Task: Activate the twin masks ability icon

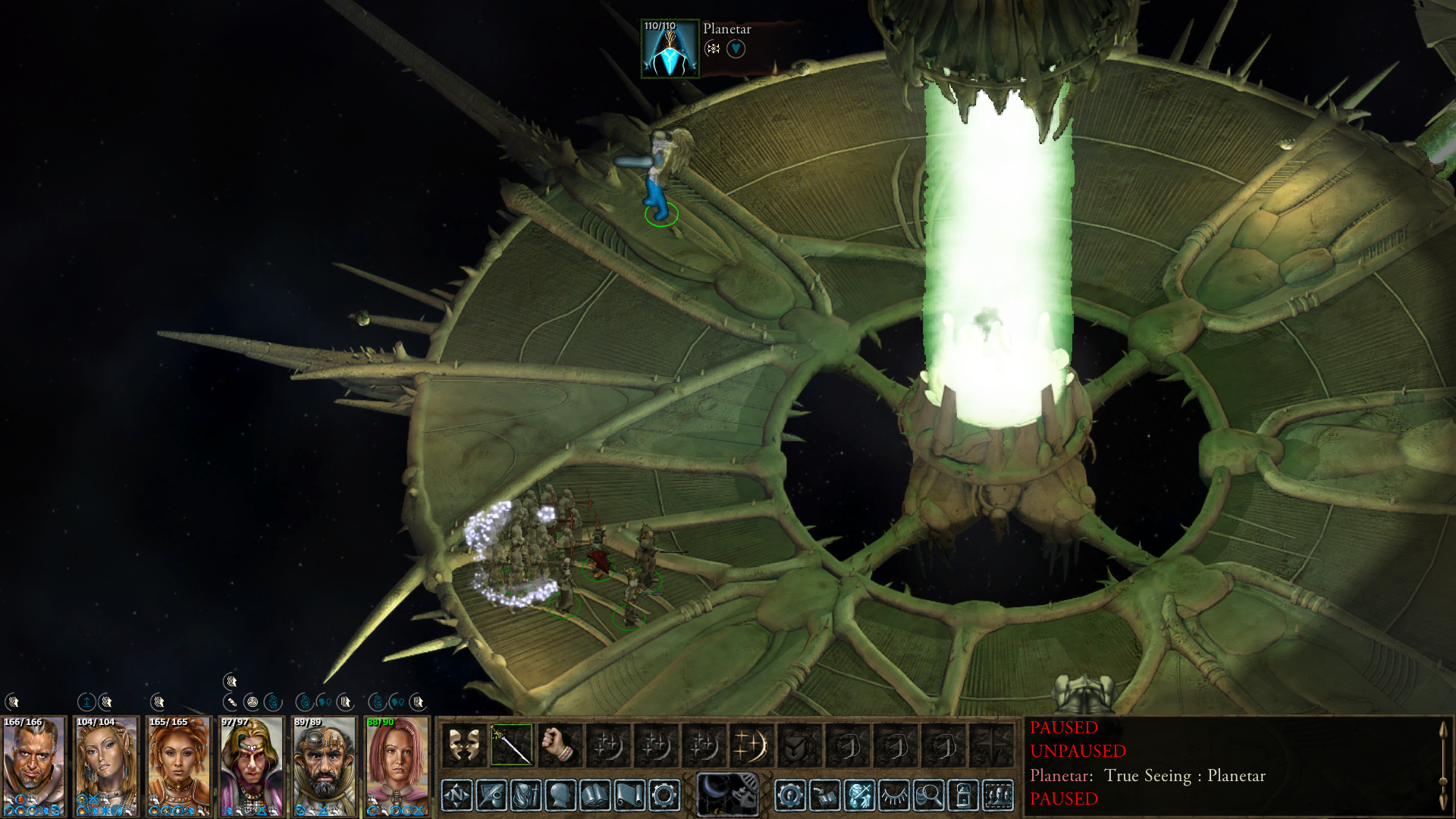Action: pyautogui.click(x=463, y=745)
